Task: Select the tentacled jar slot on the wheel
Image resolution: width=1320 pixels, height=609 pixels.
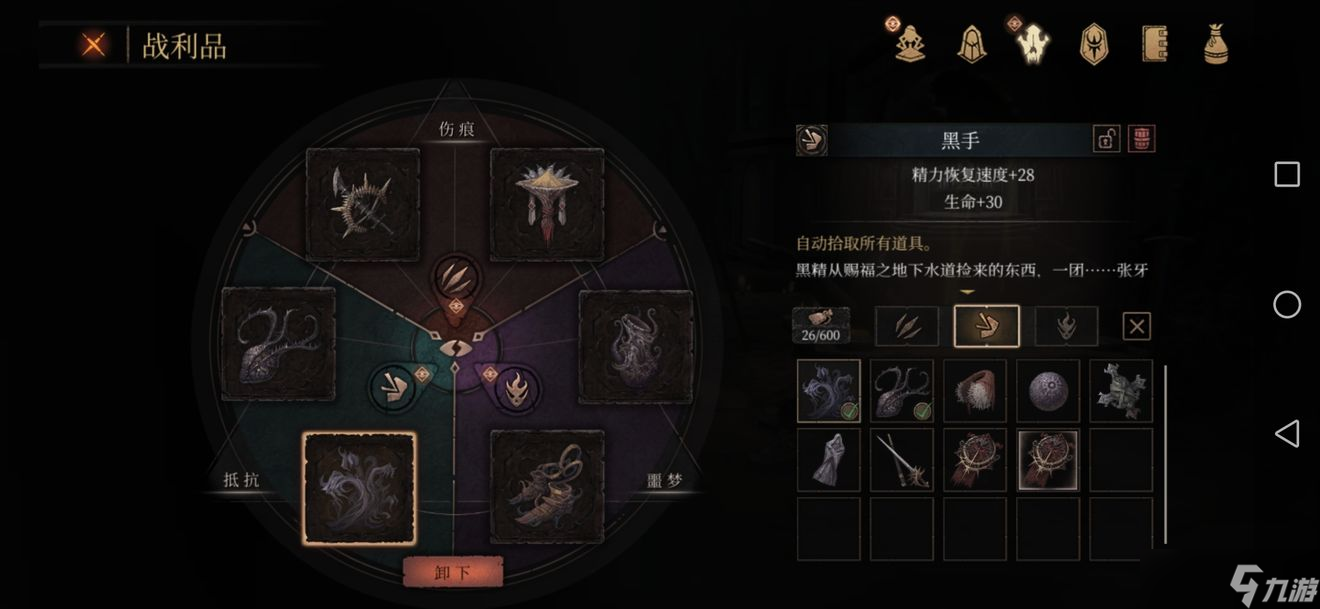Action: tap(636, 347)
